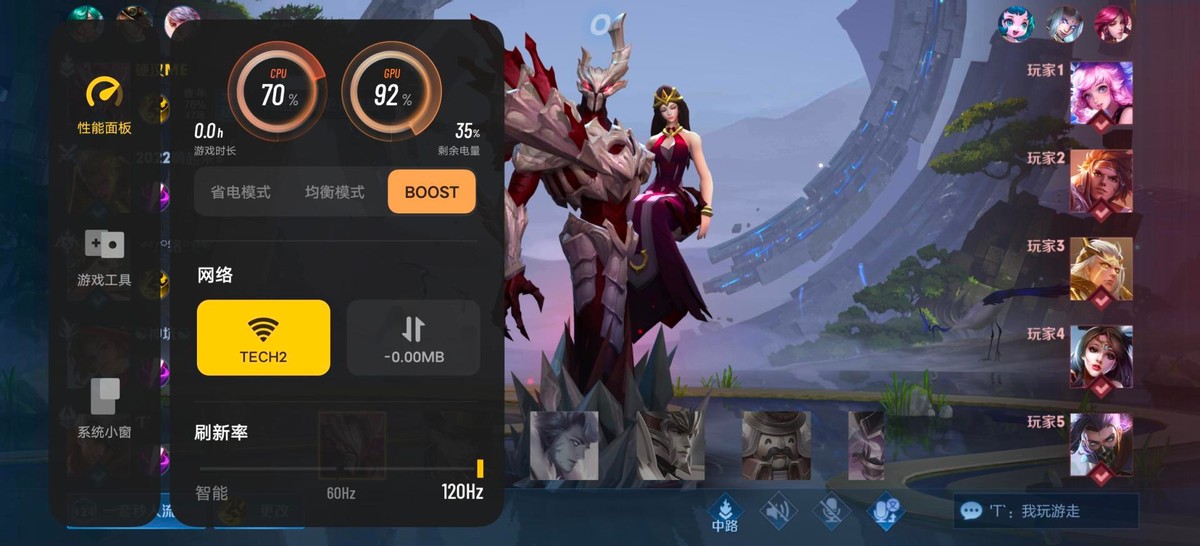The width and height of the screenshot is (1200, 546).
Task: Toggle the TECH2 Wi-Fi network tile
Action: [x=263, y=338]
